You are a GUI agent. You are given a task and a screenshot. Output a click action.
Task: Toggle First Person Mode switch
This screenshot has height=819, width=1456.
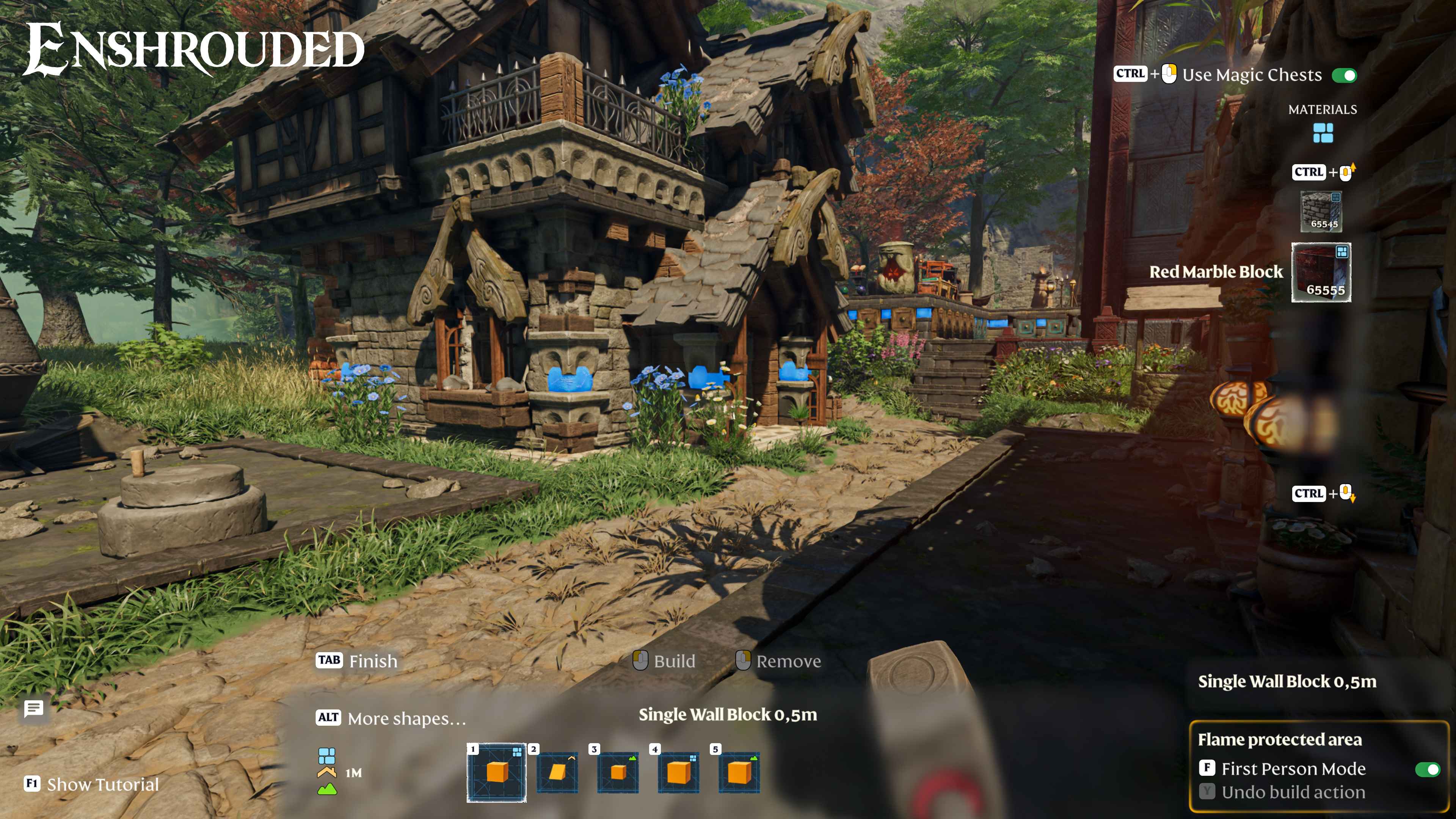point(1427,769)
